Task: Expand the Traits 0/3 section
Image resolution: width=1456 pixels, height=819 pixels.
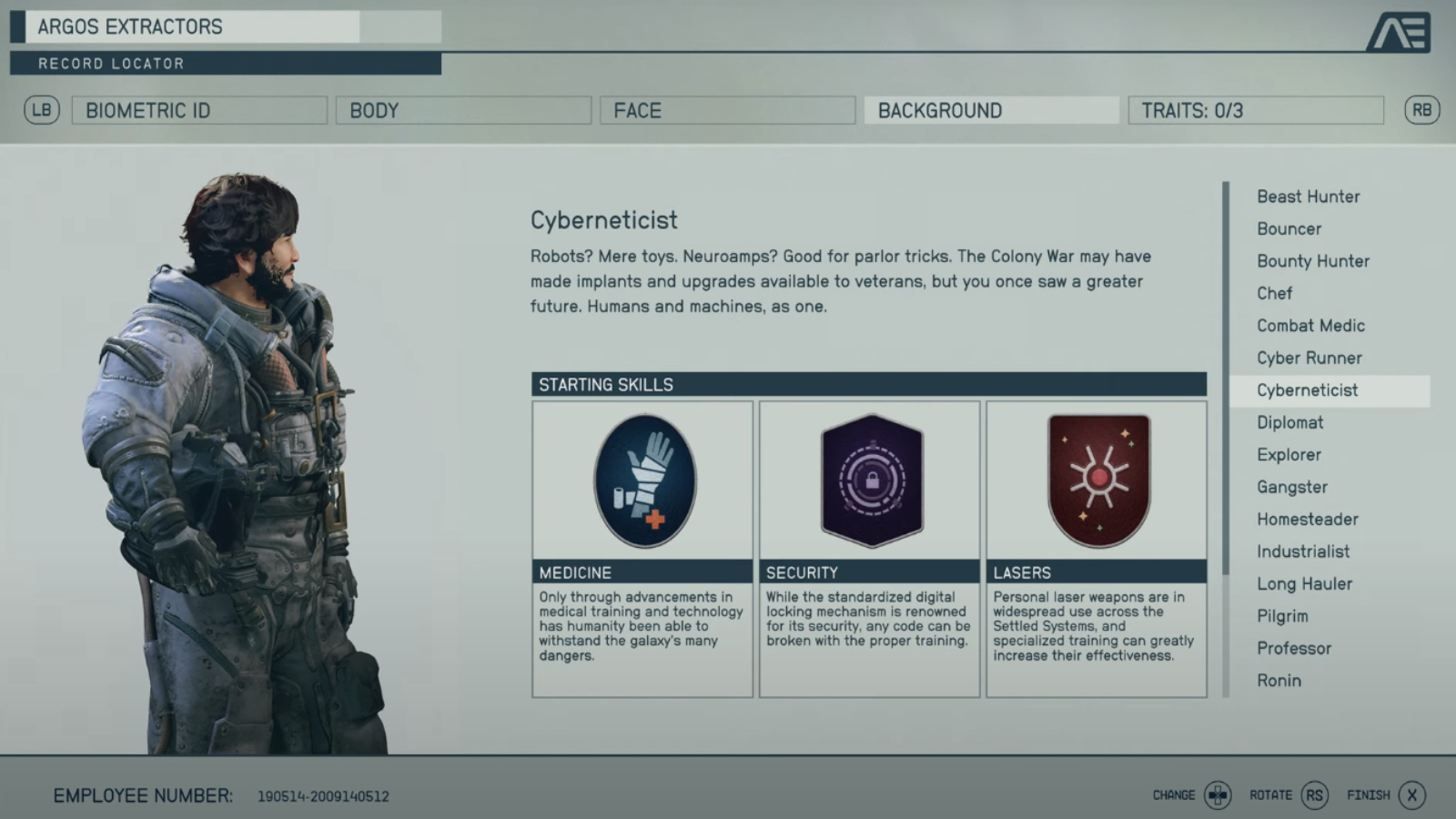Action: (1255, 110)
